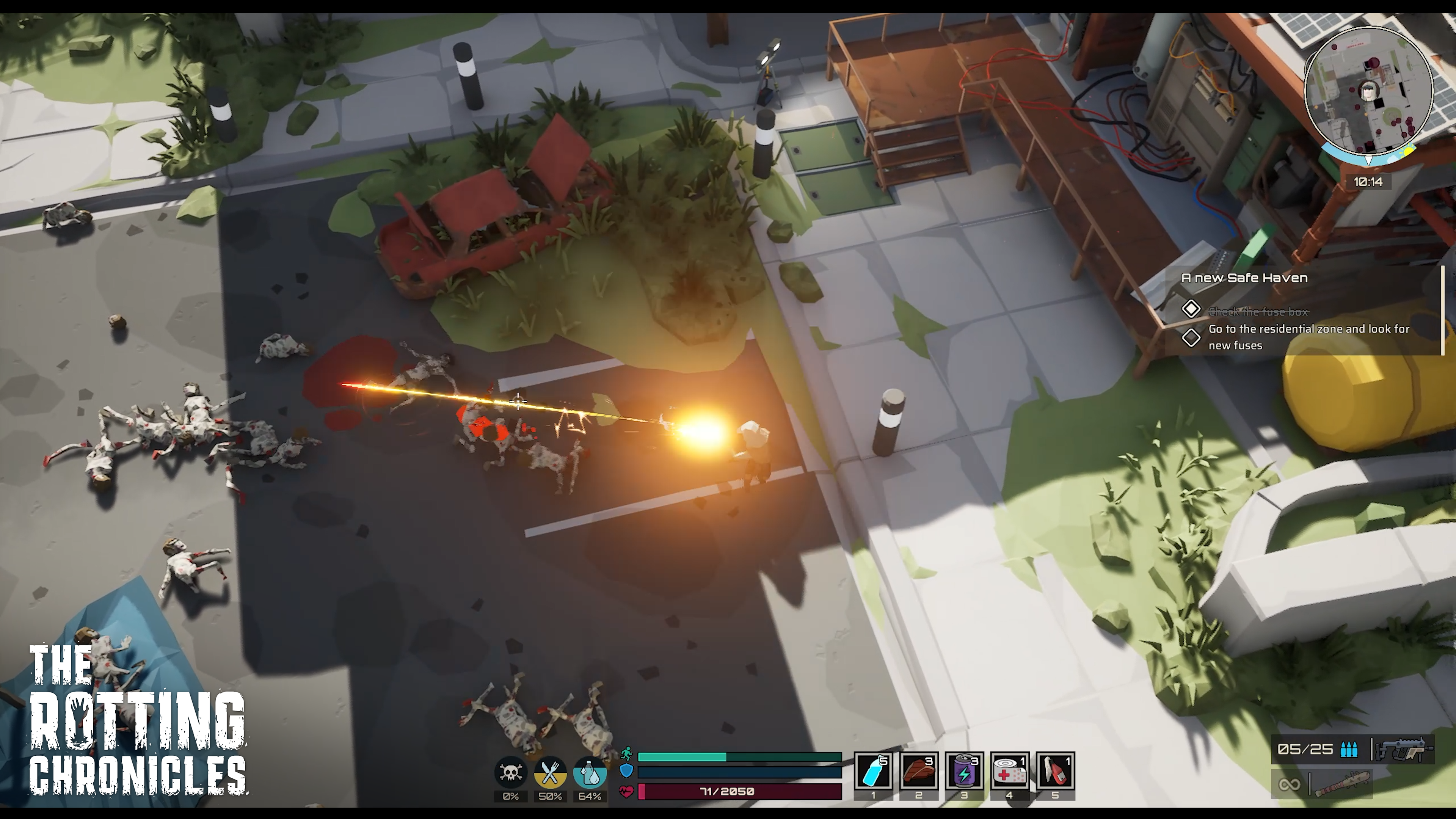This screenshot has width=1456, height=819.
Task: Switch to the submachine gun weapon
Action: coord(1404,750)
